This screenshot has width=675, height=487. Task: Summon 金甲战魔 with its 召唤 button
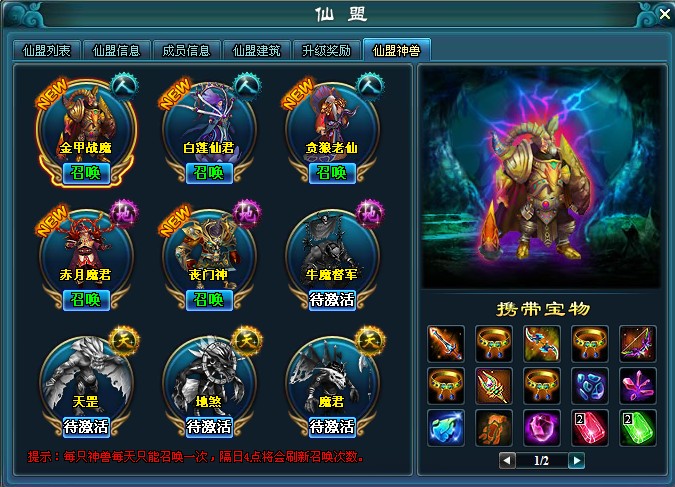pos(85,172)
